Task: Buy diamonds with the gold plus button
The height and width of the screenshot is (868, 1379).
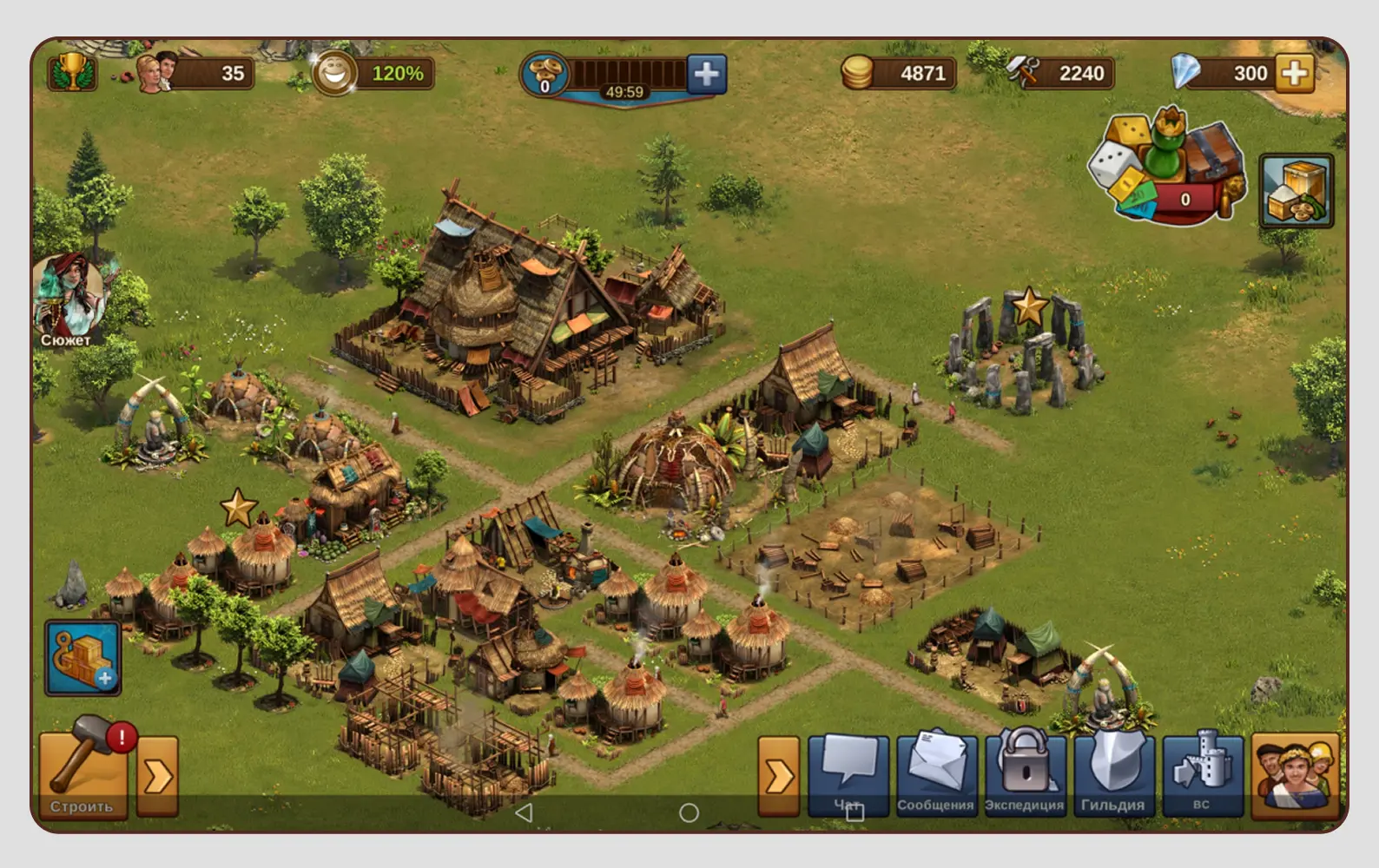Action: (1294, 73)
